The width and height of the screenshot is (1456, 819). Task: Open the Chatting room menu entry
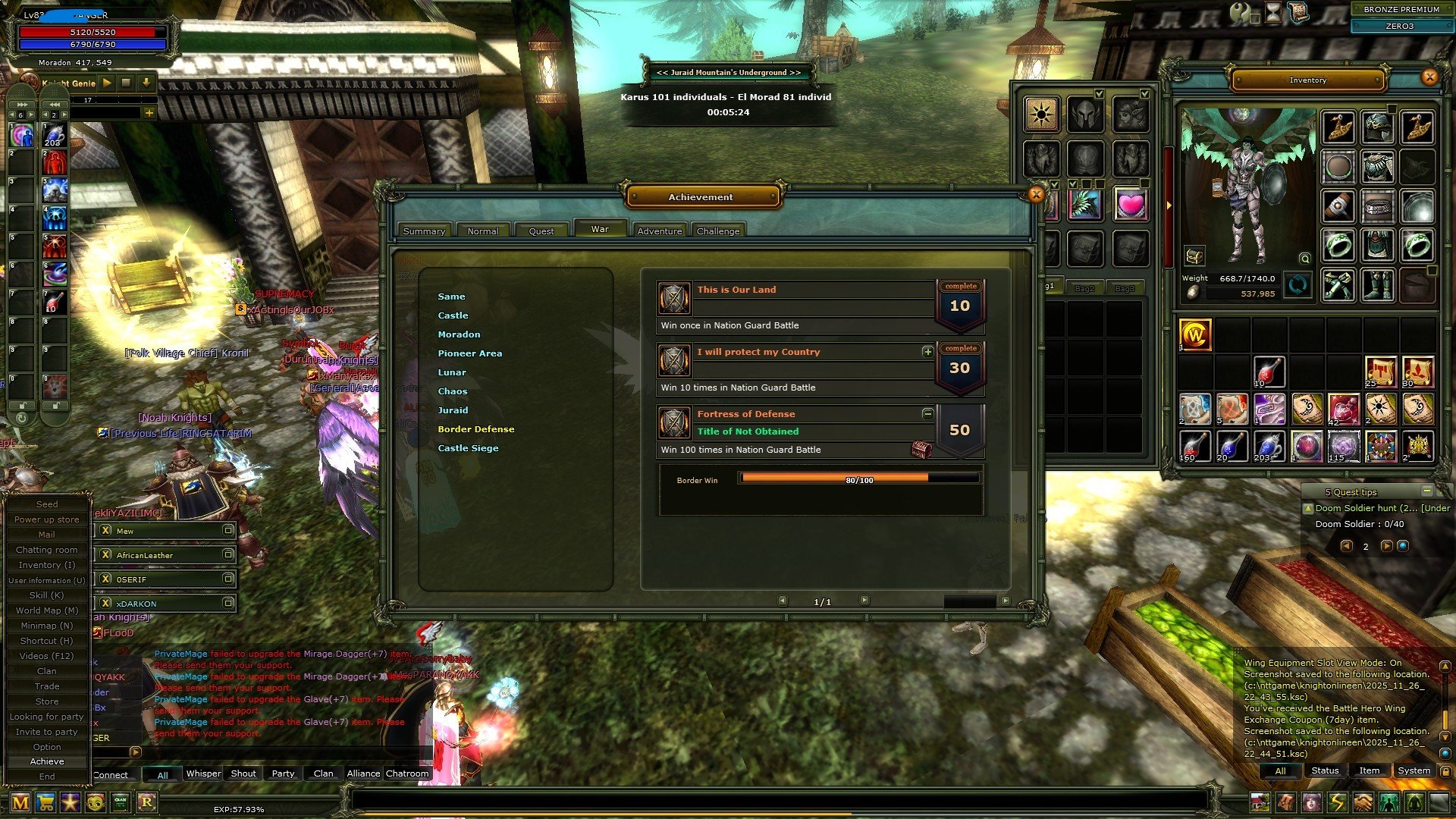[x=47, y=550]
